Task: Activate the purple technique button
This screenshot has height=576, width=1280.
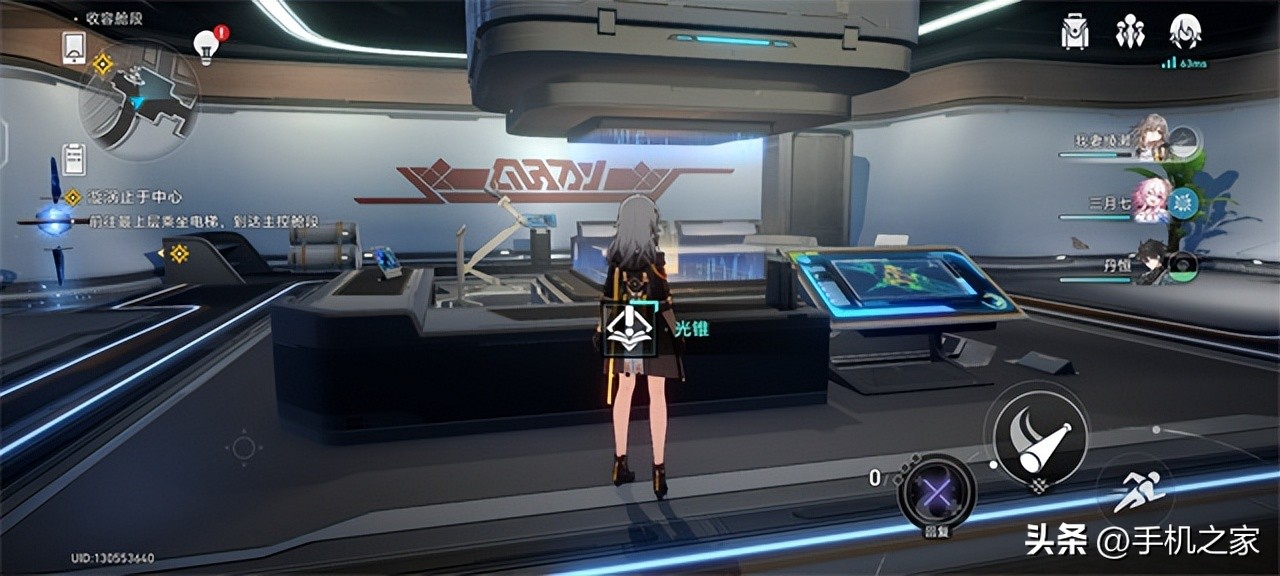Action: pyautogui.click(x=935, y=492)
